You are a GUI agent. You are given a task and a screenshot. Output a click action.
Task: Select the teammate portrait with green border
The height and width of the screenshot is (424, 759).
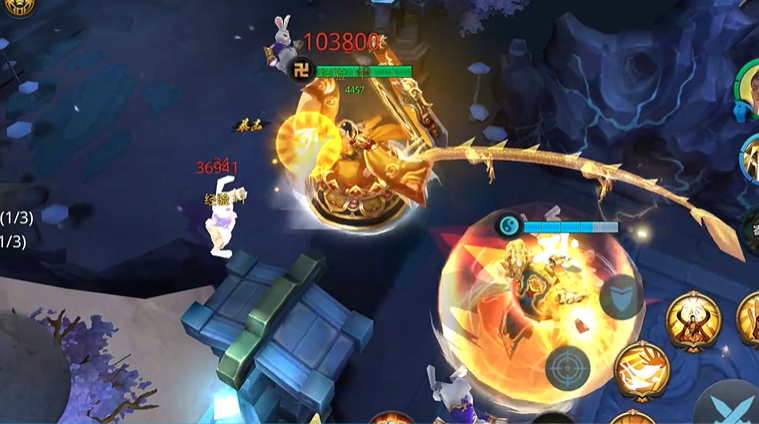click(x=748, y=91)
